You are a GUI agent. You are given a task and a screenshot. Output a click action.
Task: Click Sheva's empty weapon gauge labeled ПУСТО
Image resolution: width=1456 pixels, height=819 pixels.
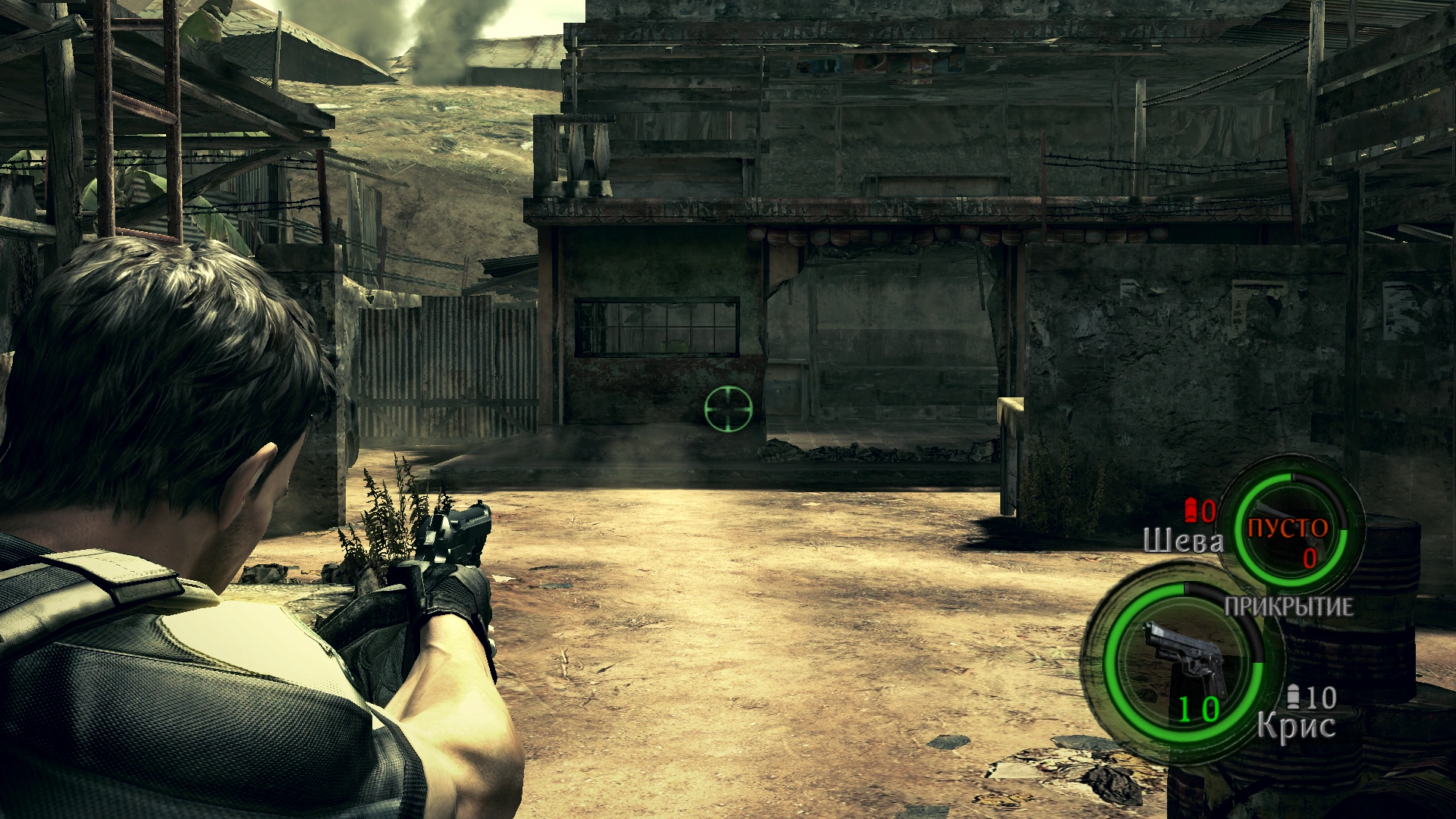click(1288, 529)
